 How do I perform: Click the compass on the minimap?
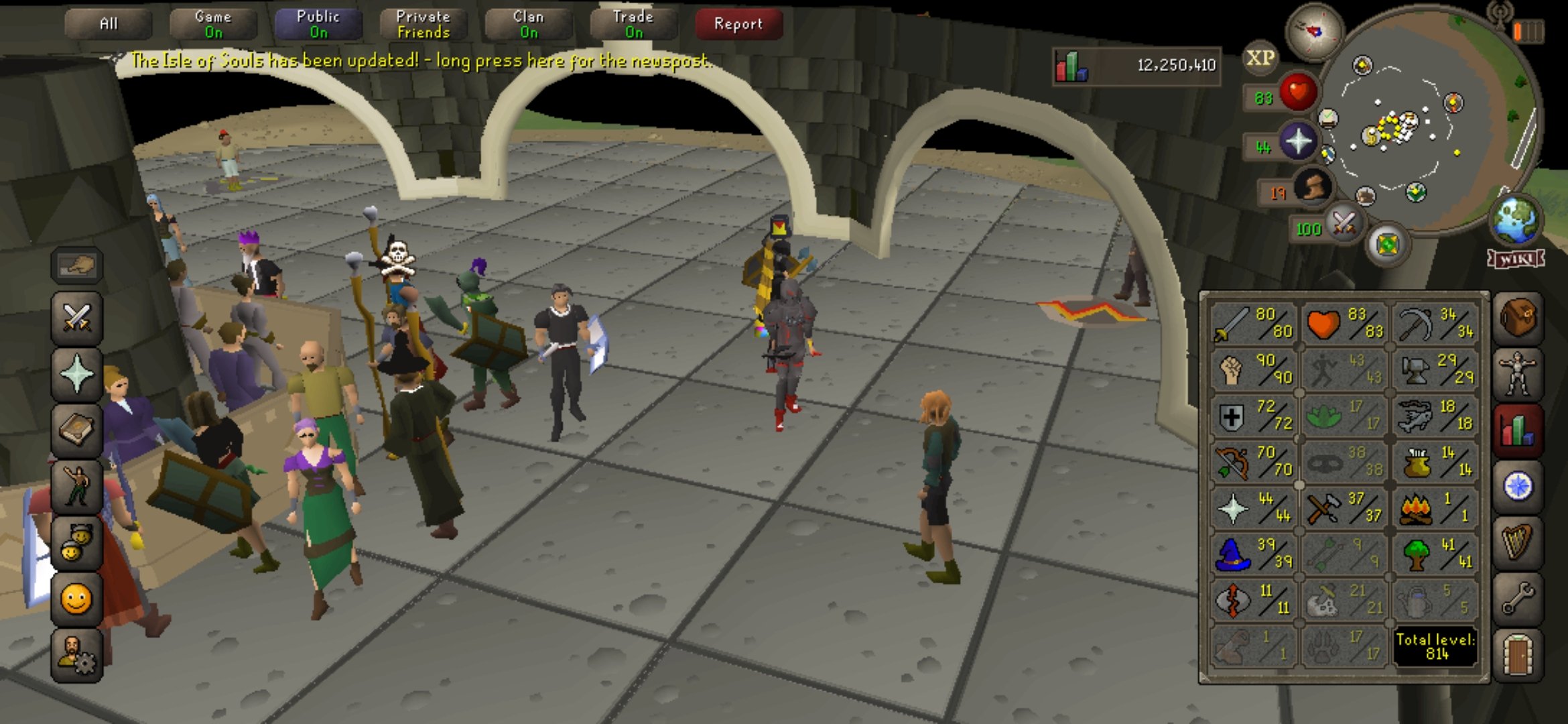[x=1313, y=31]
